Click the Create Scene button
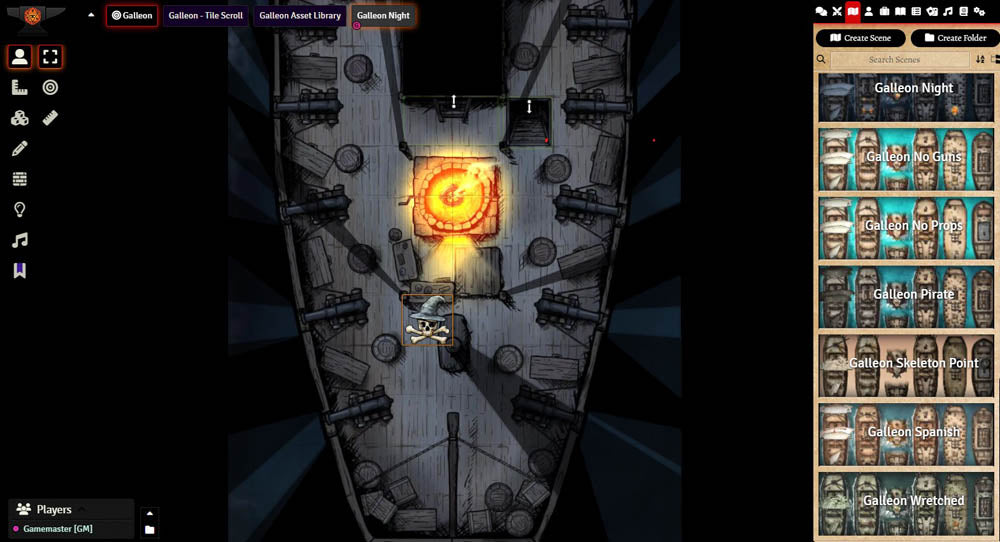Viewport: 1000px width, 542px height. [x=860, y=38]
